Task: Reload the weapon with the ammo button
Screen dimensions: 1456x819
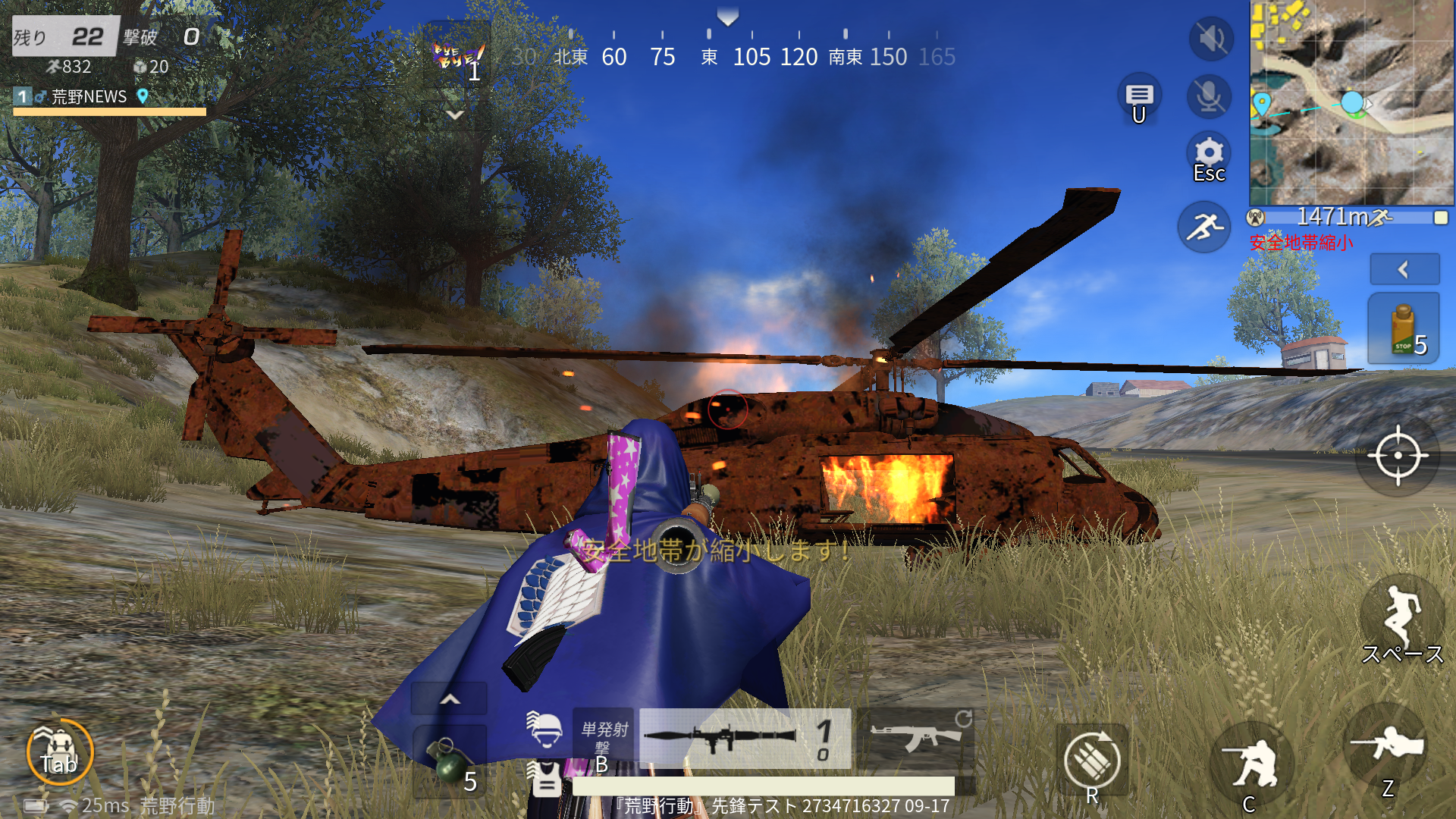Action: tap(1091, 761)
